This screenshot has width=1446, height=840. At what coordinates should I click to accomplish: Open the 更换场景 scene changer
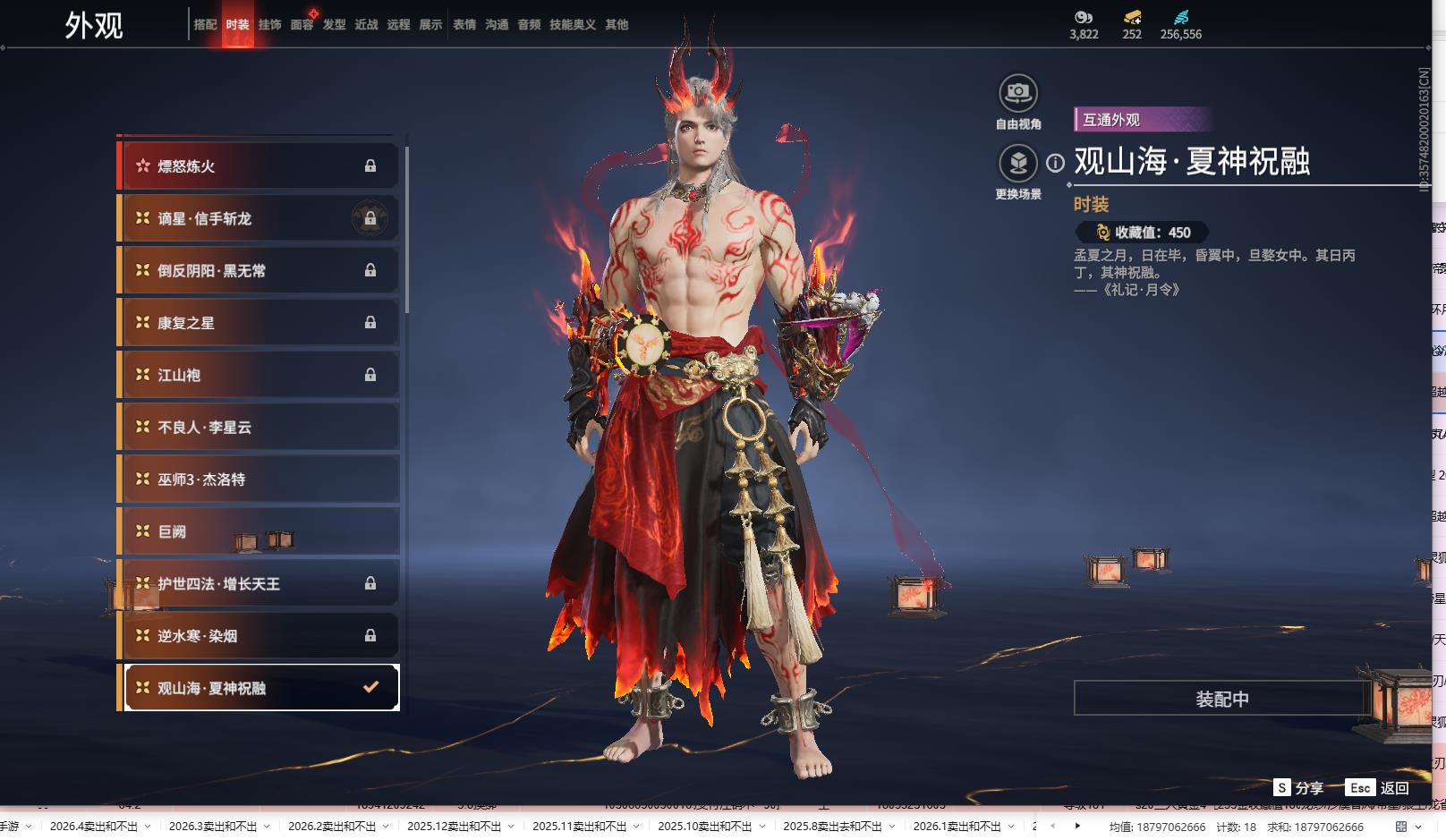(x=1017, y=164)
